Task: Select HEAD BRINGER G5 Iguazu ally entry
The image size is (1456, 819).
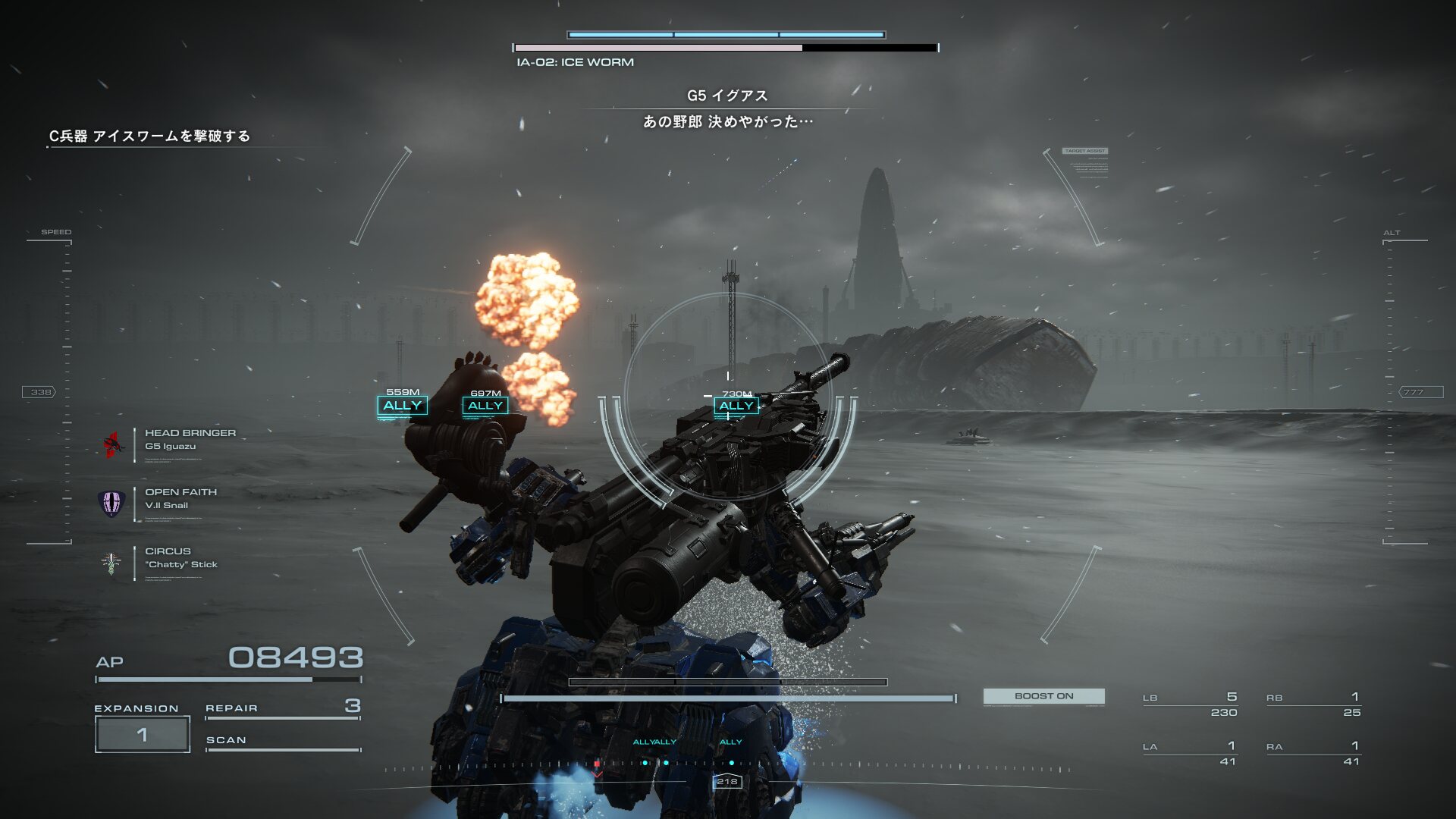Action: [190, 440]
